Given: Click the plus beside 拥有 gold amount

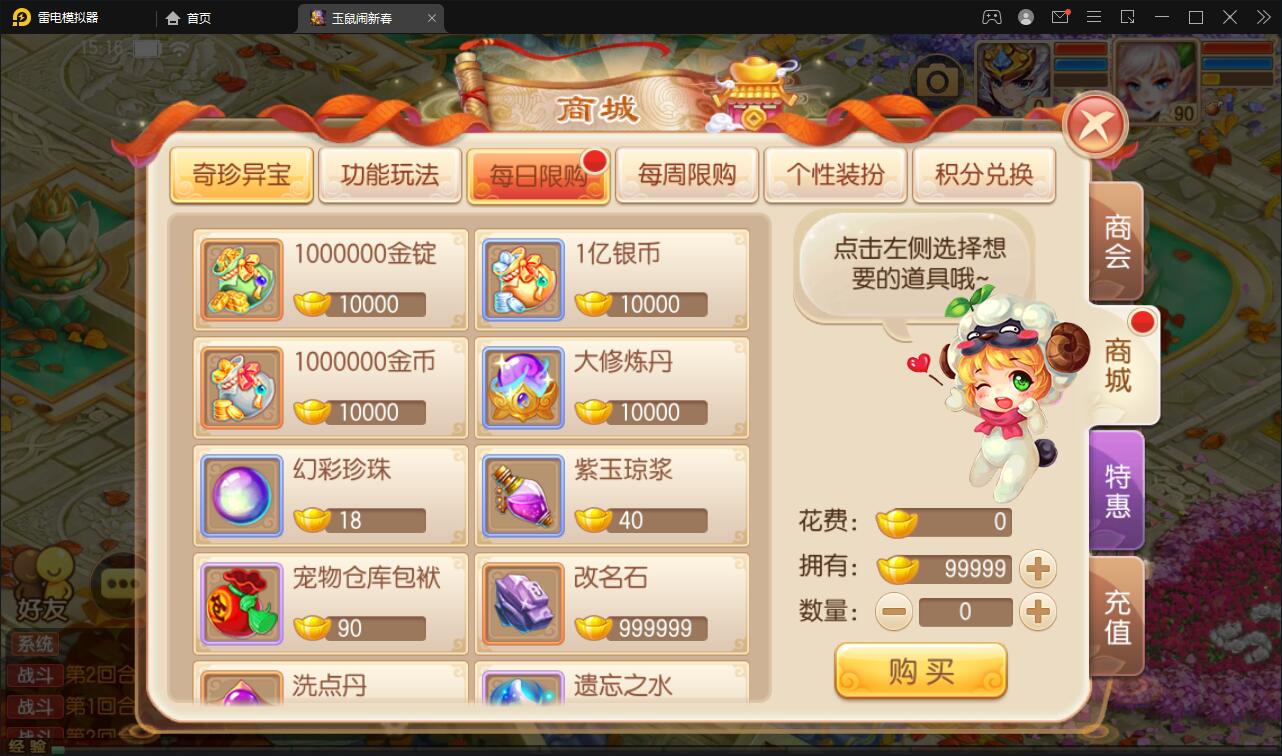Looking at the screenshot, I should (1038, 567).
